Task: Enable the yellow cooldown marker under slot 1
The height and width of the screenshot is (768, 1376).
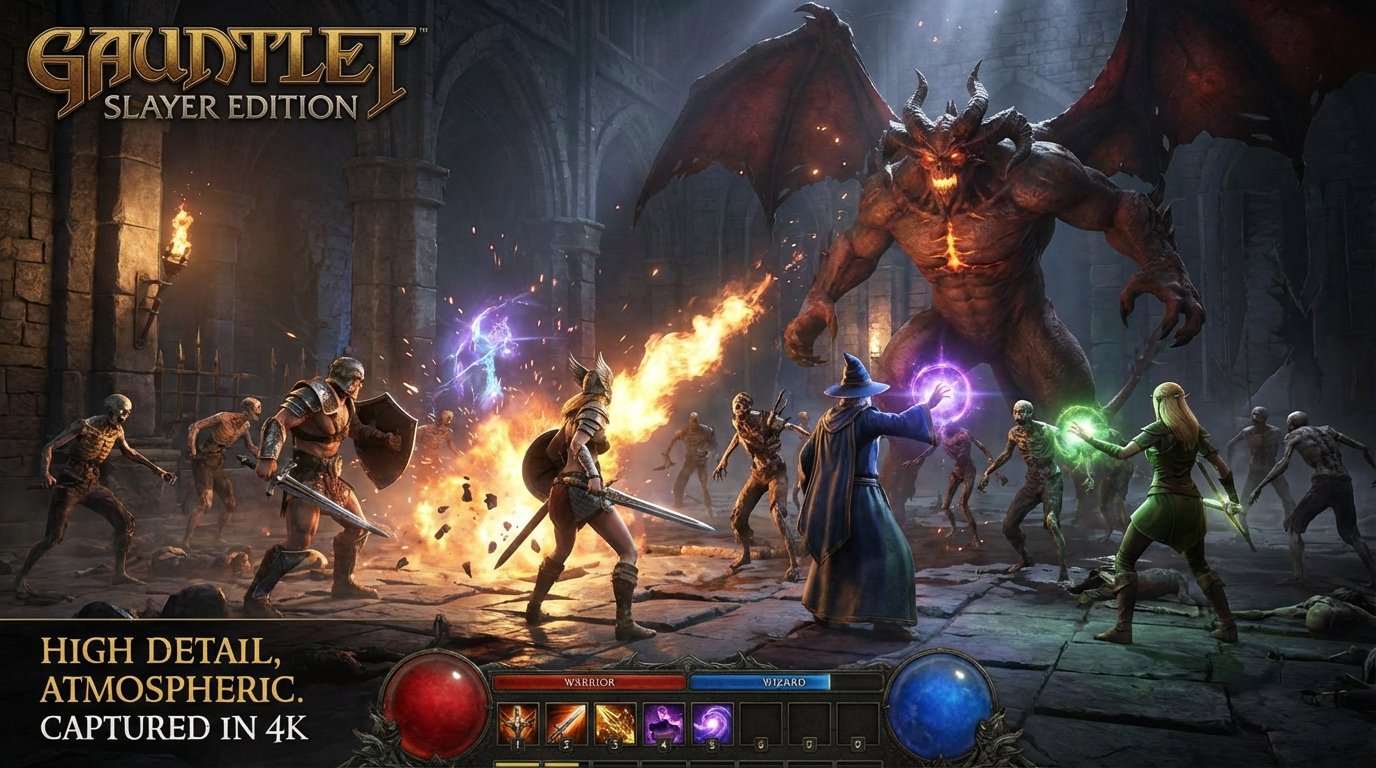Action: [519, 763]
